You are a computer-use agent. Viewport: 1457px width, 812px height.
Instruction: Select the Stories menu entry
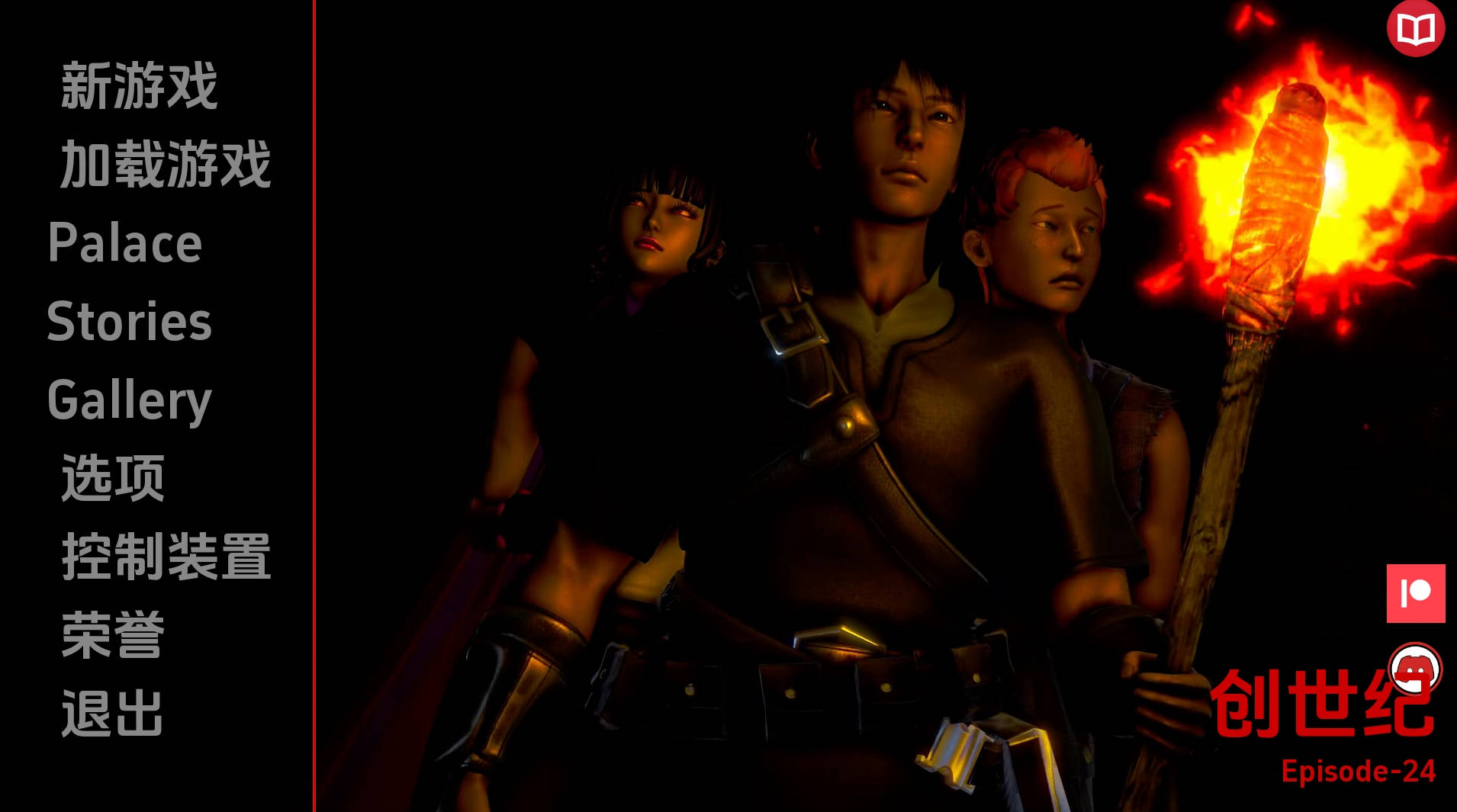pos(130,322)
